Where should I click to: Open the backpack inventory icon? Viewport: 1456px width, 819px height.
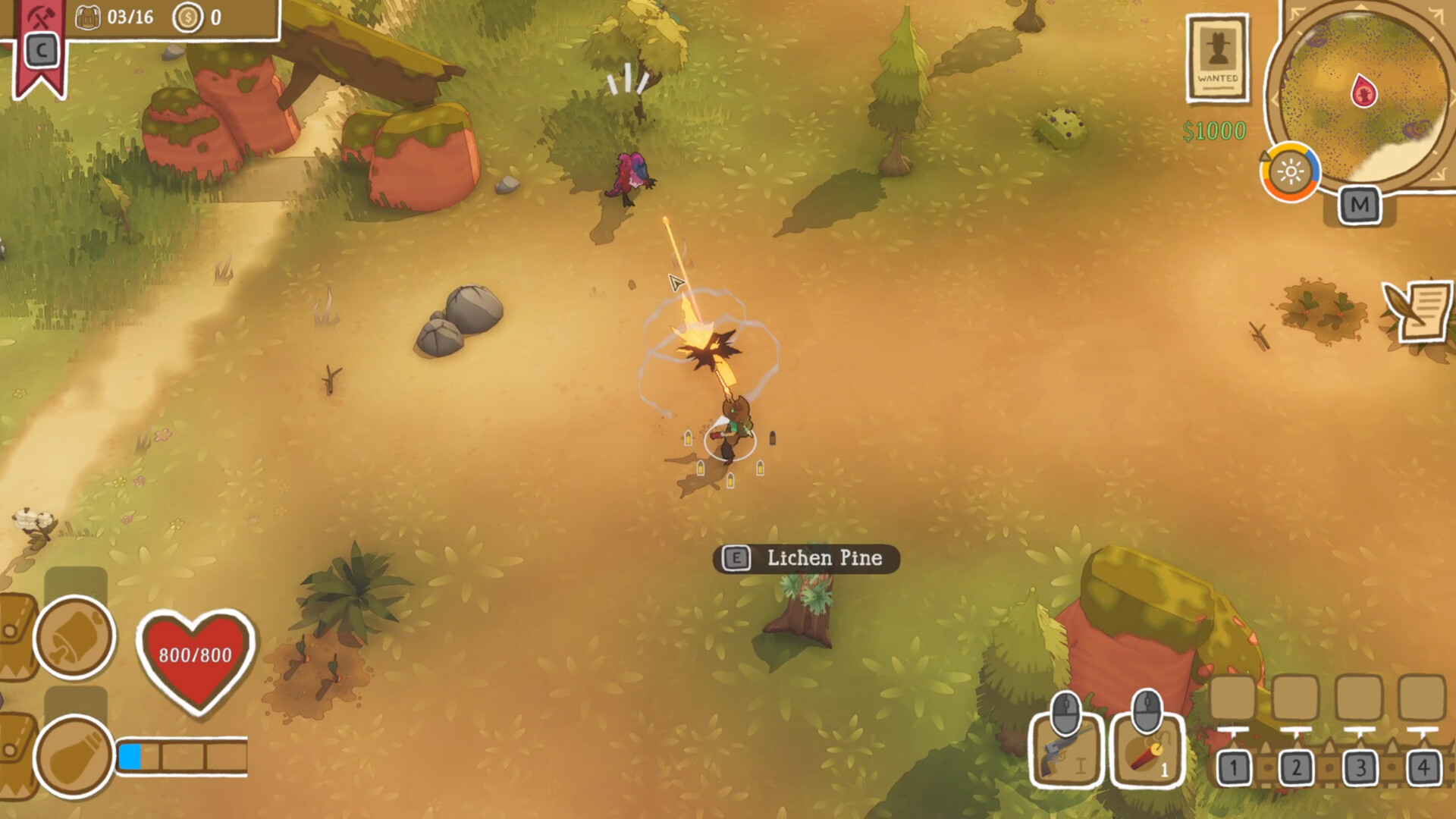coord(88,17)
